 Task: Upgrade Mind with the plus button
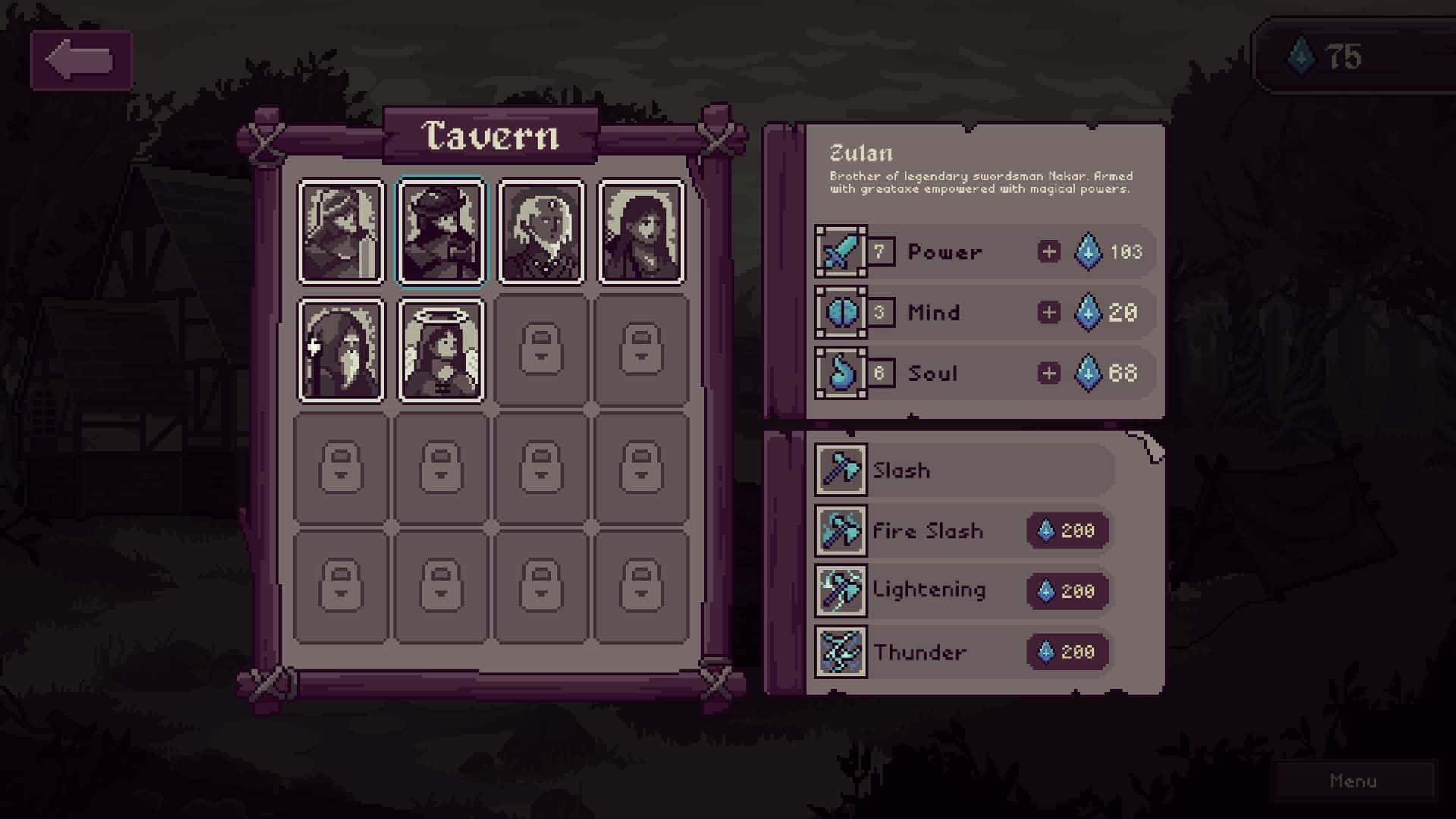[x=1050, y=312]
